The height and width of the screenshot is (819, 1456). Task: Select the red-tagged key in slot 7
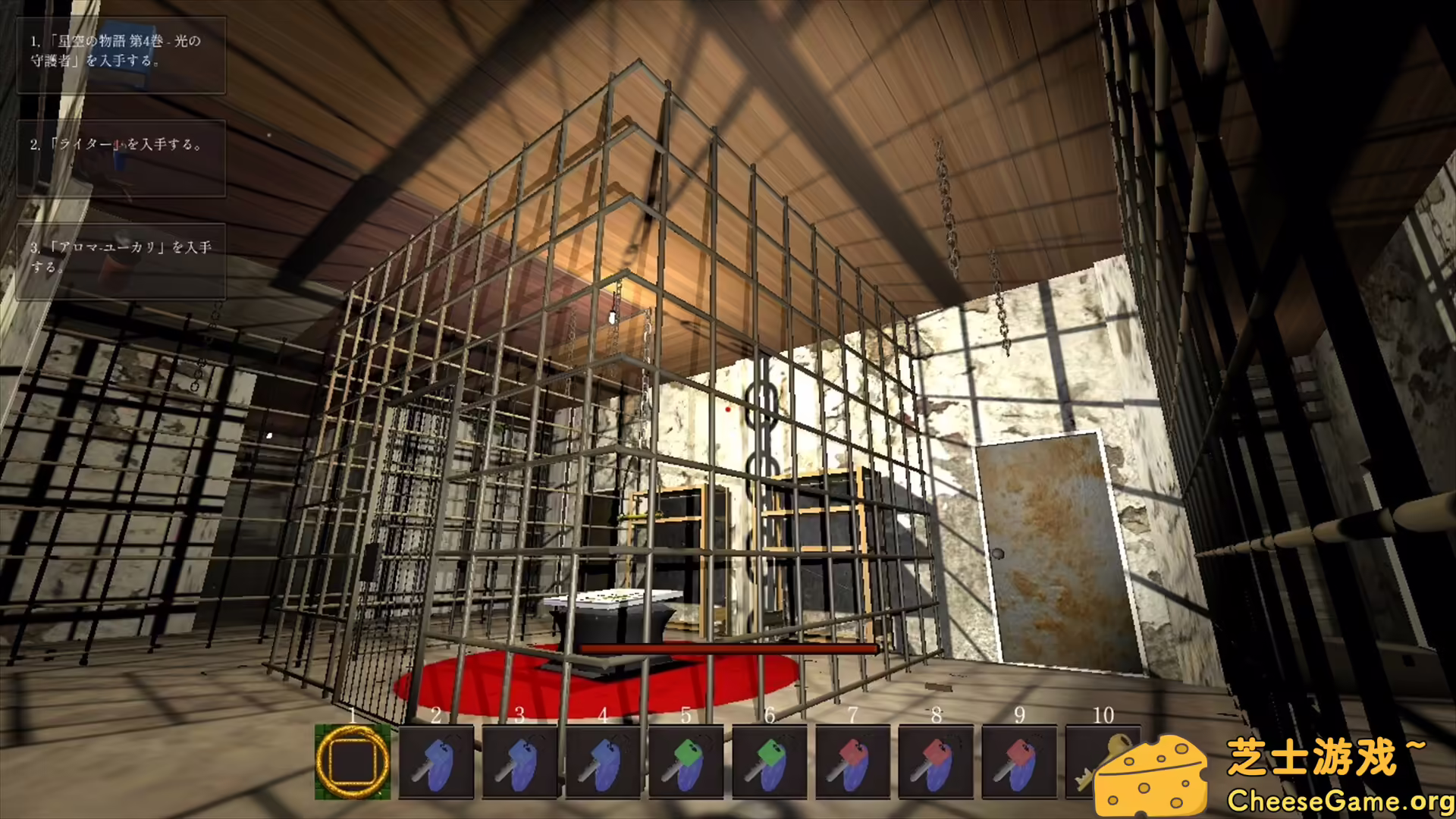(853, 761)
